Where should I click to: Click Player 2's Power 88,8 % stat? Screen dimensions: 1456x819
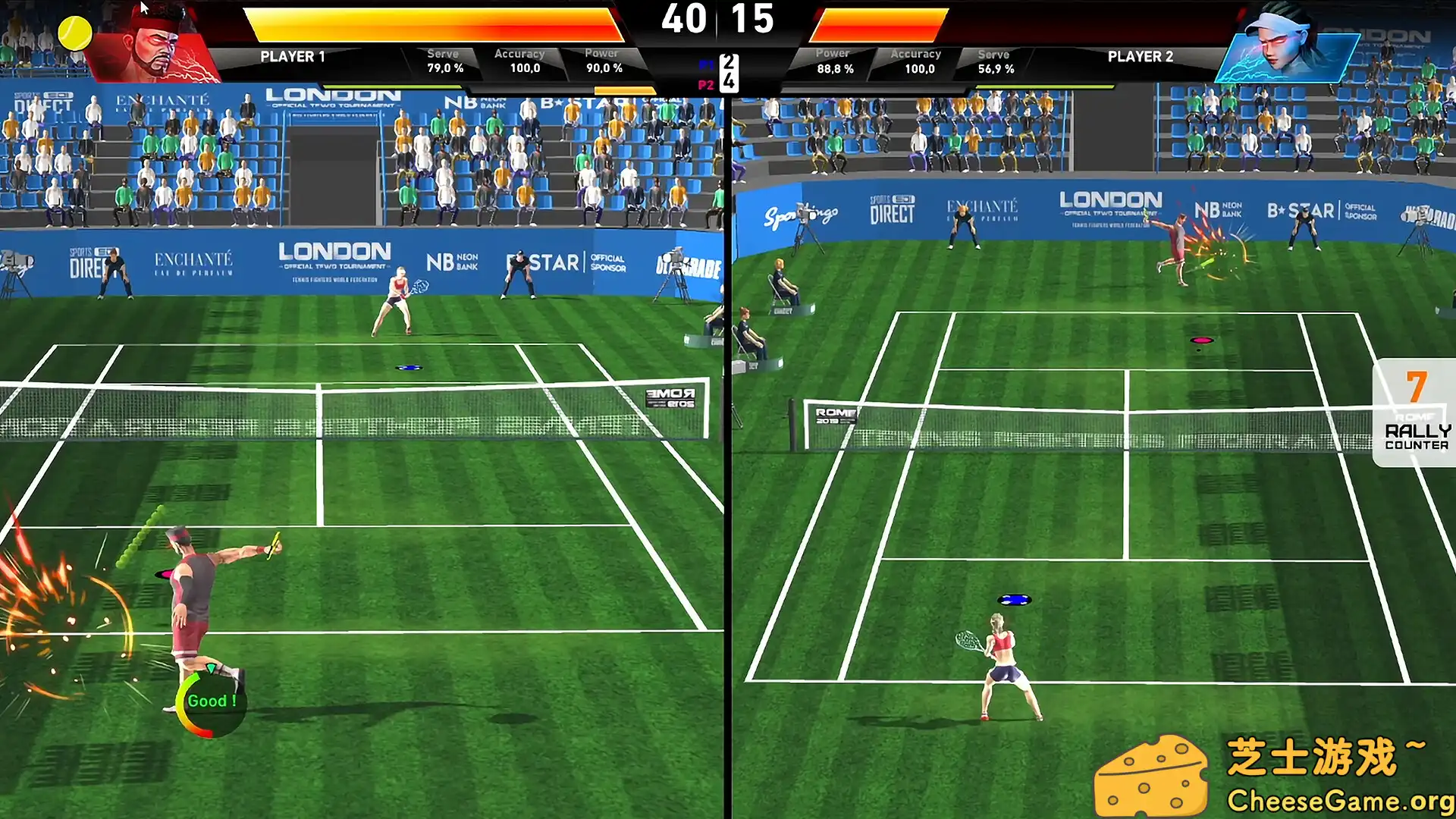pyautogui.click(x=834, y=61)
